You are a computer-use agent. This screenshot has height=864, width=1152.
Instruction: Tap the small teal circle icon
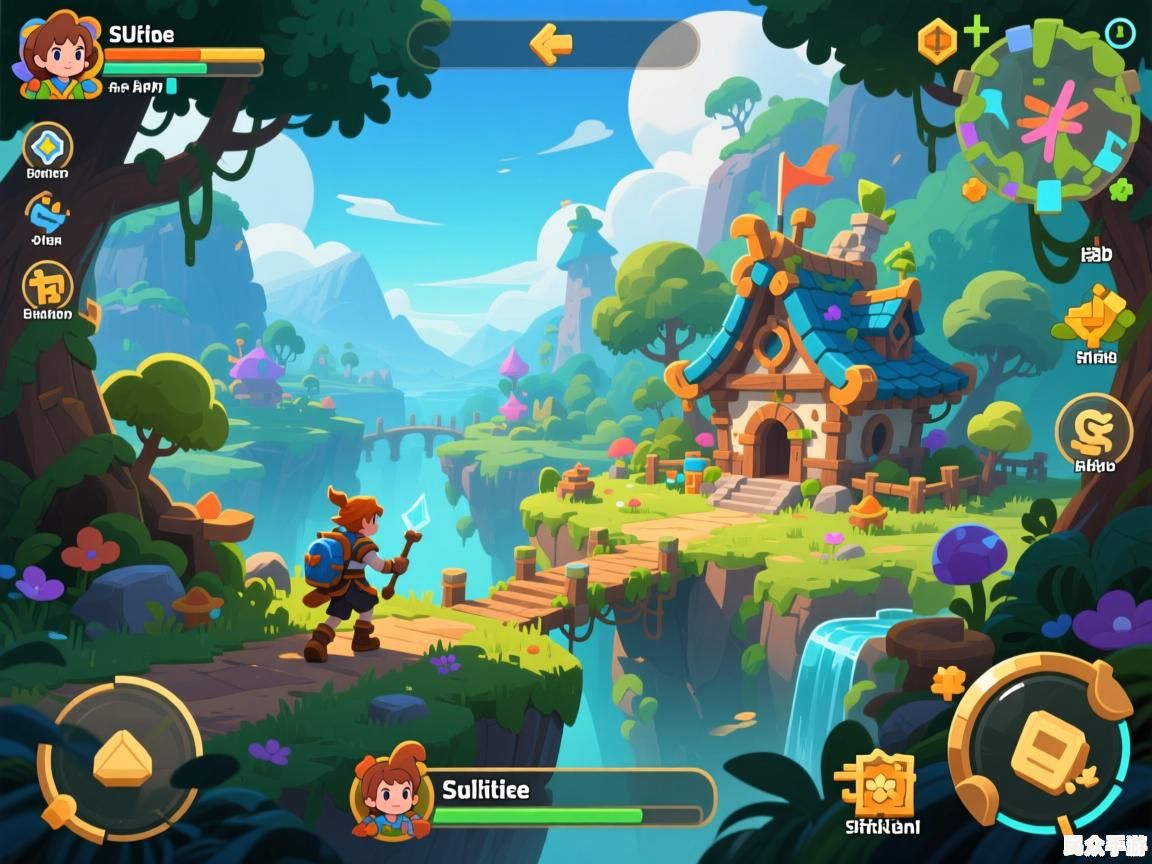pos(1120,33)
